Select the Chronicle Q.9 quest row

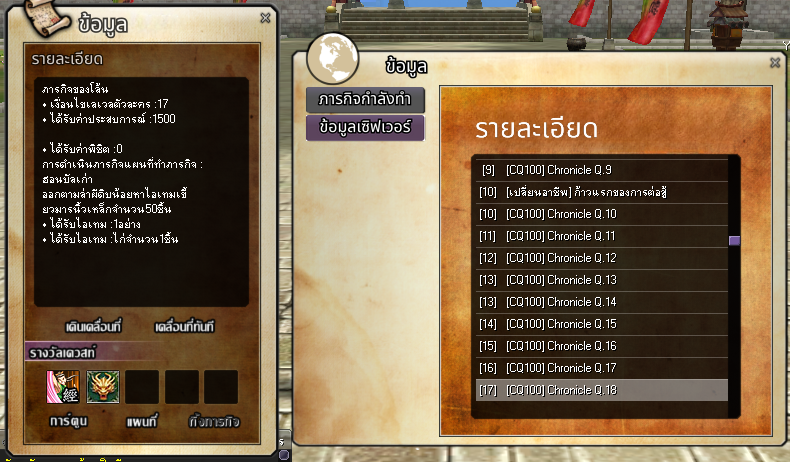coord(600,169)
